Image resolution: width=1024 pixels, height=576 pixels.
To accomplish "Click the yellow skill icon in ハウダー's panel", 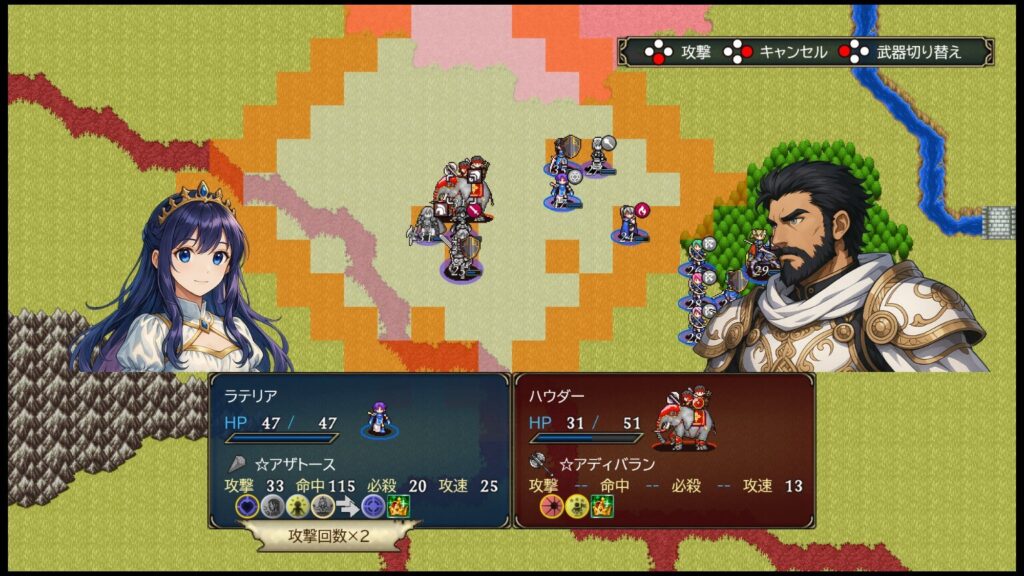I will [576, 507].
